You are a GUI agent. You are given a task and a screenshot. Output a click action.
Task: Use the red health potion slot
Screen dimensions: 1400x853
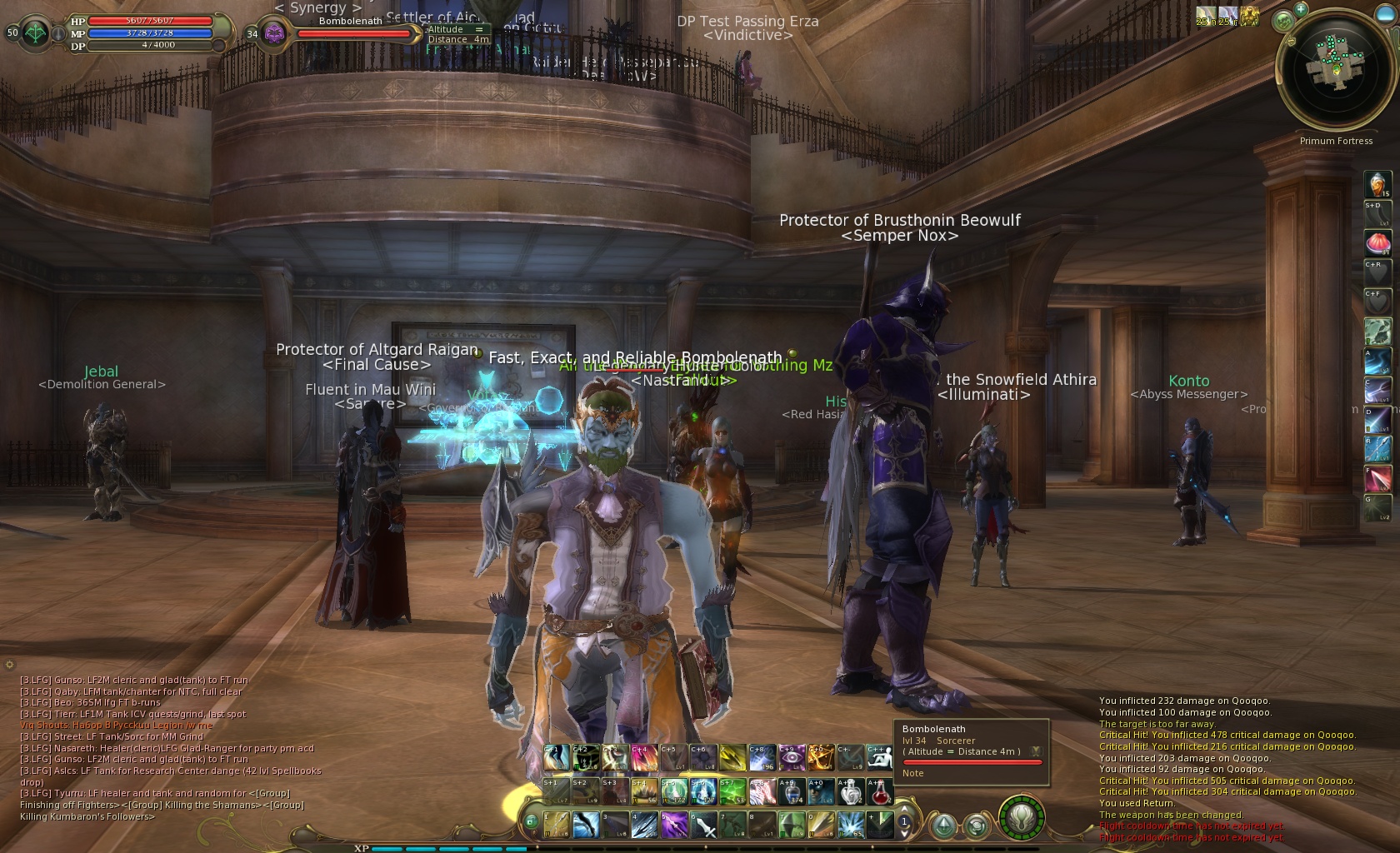(x=879, y=792)
